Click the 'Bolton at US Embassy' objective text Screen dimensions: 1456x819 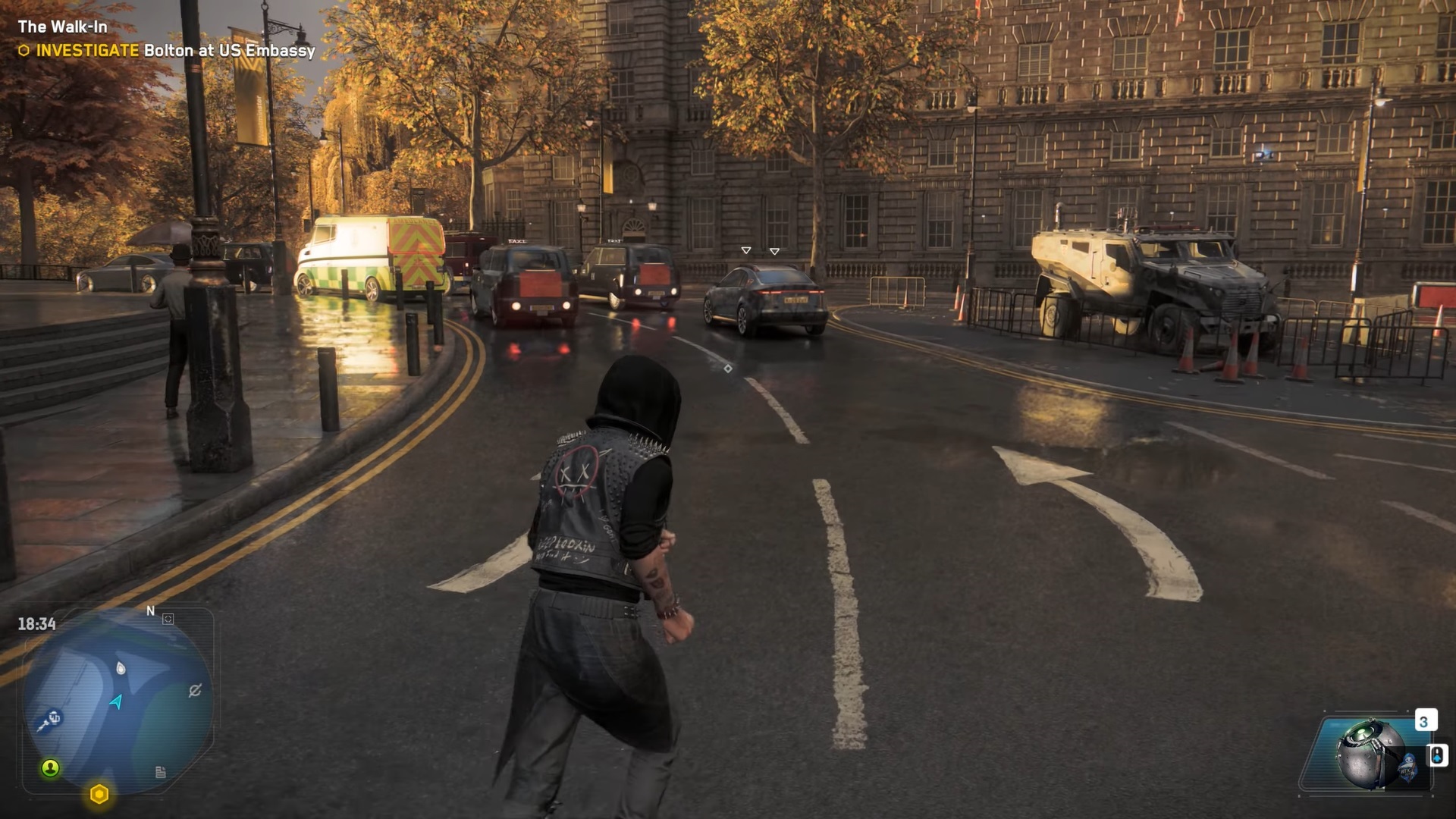[227, 52]
